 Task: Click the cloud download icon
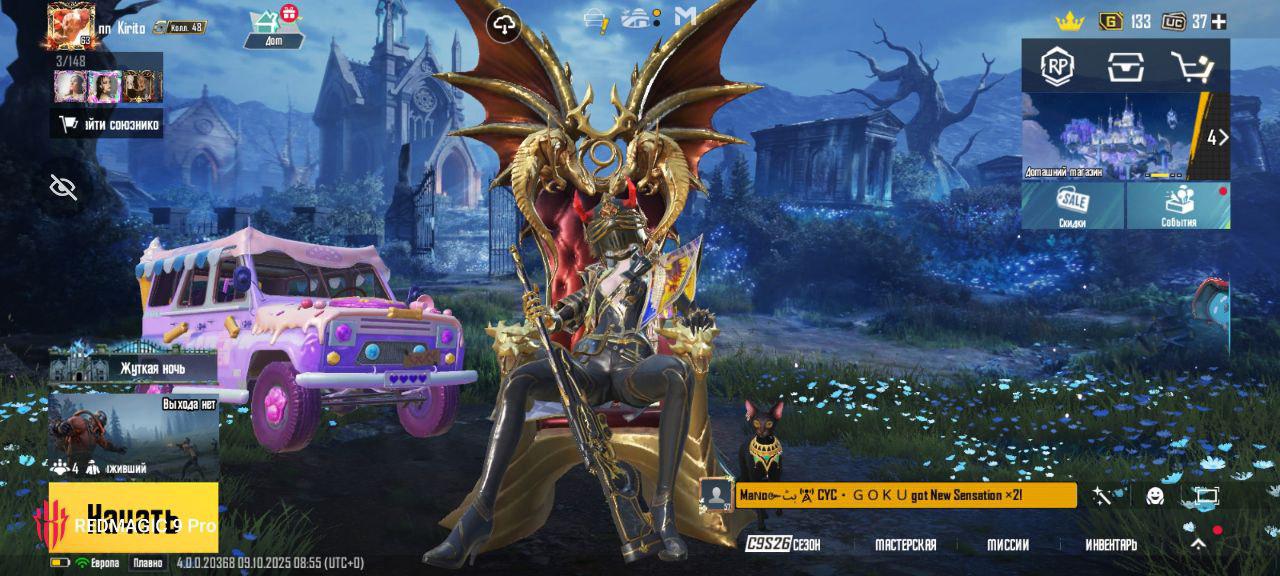504,27
